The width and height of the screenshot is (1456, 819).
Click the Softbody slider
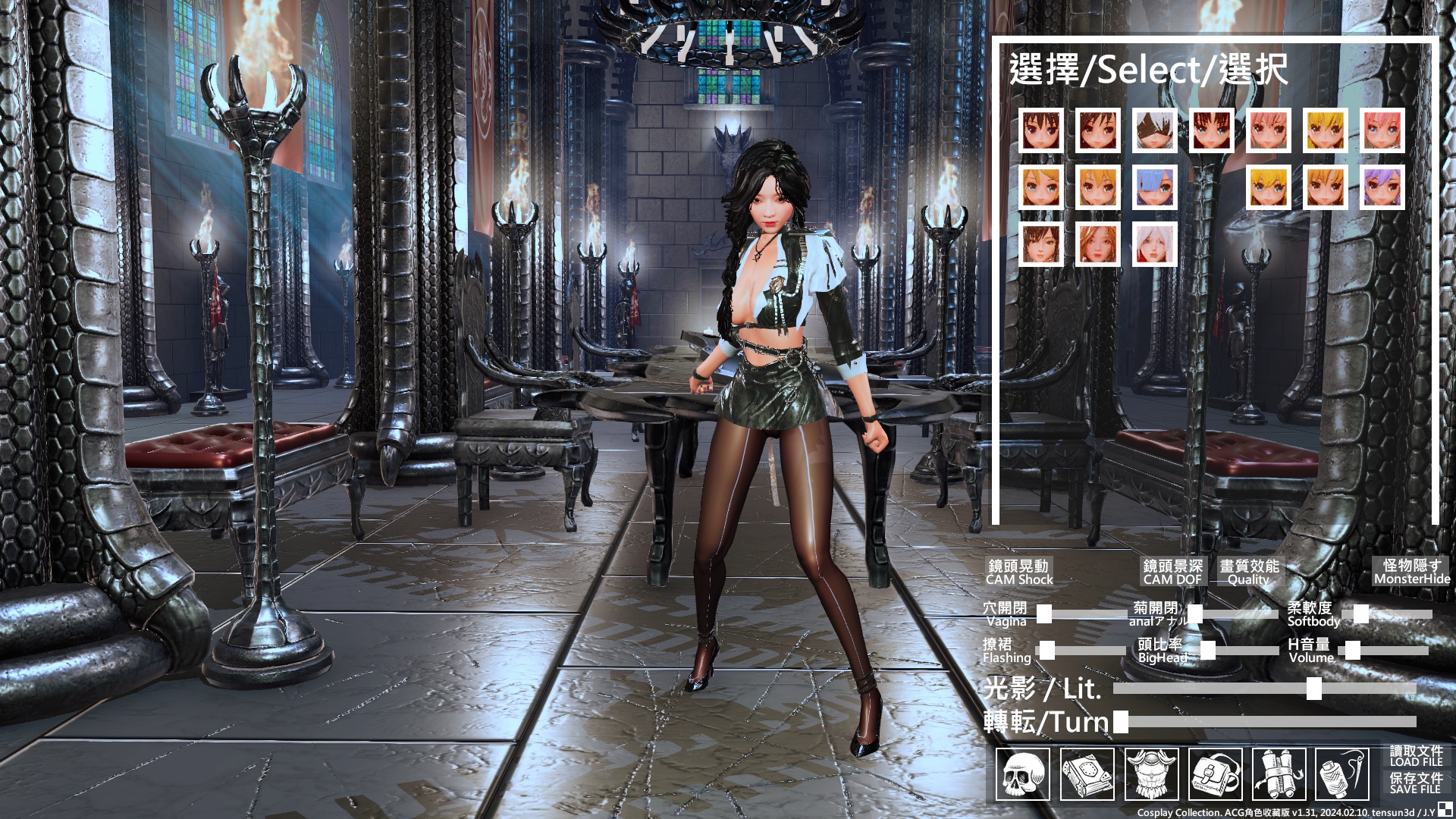[x=1361, y=614]
